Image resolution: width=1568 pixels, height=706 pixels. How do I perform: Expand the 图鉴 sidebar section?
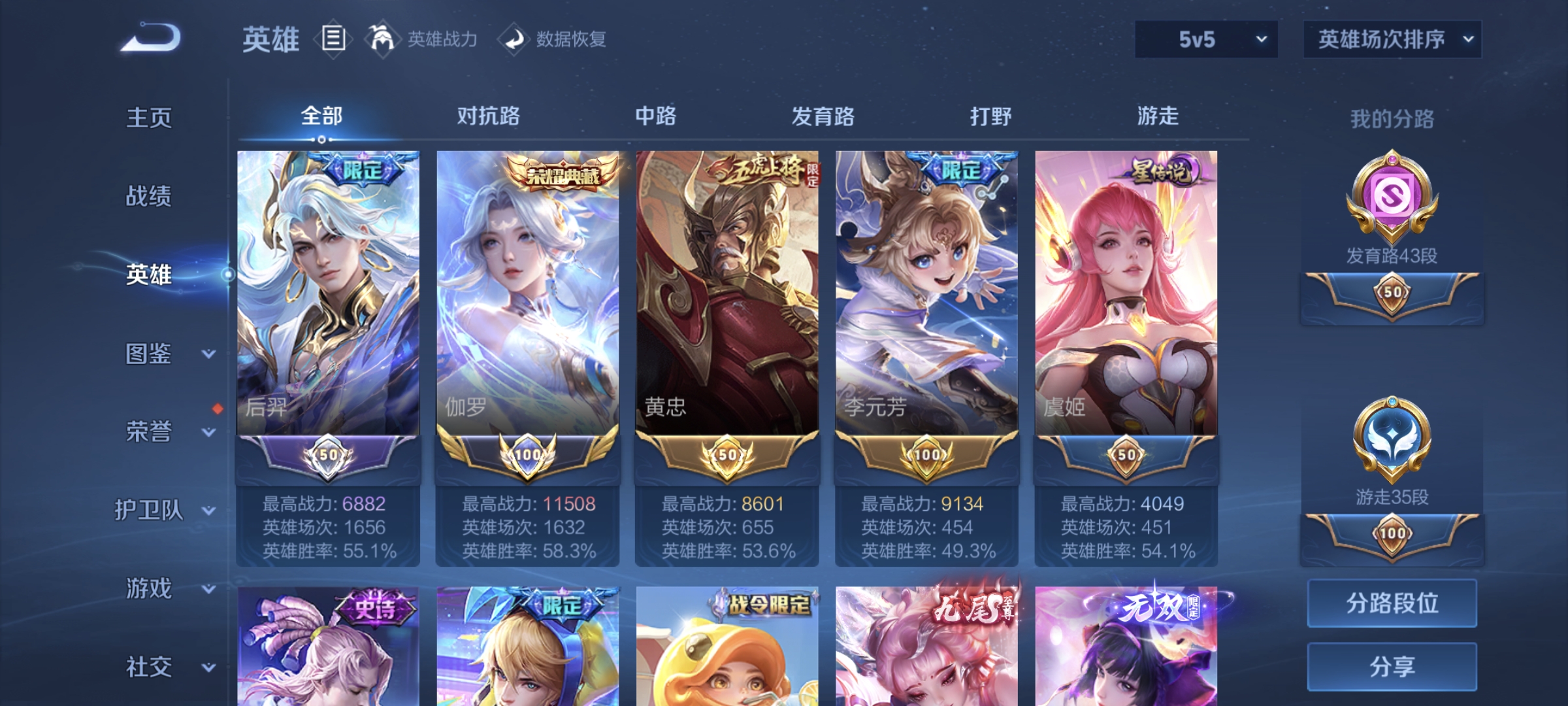tap(150, 353)
